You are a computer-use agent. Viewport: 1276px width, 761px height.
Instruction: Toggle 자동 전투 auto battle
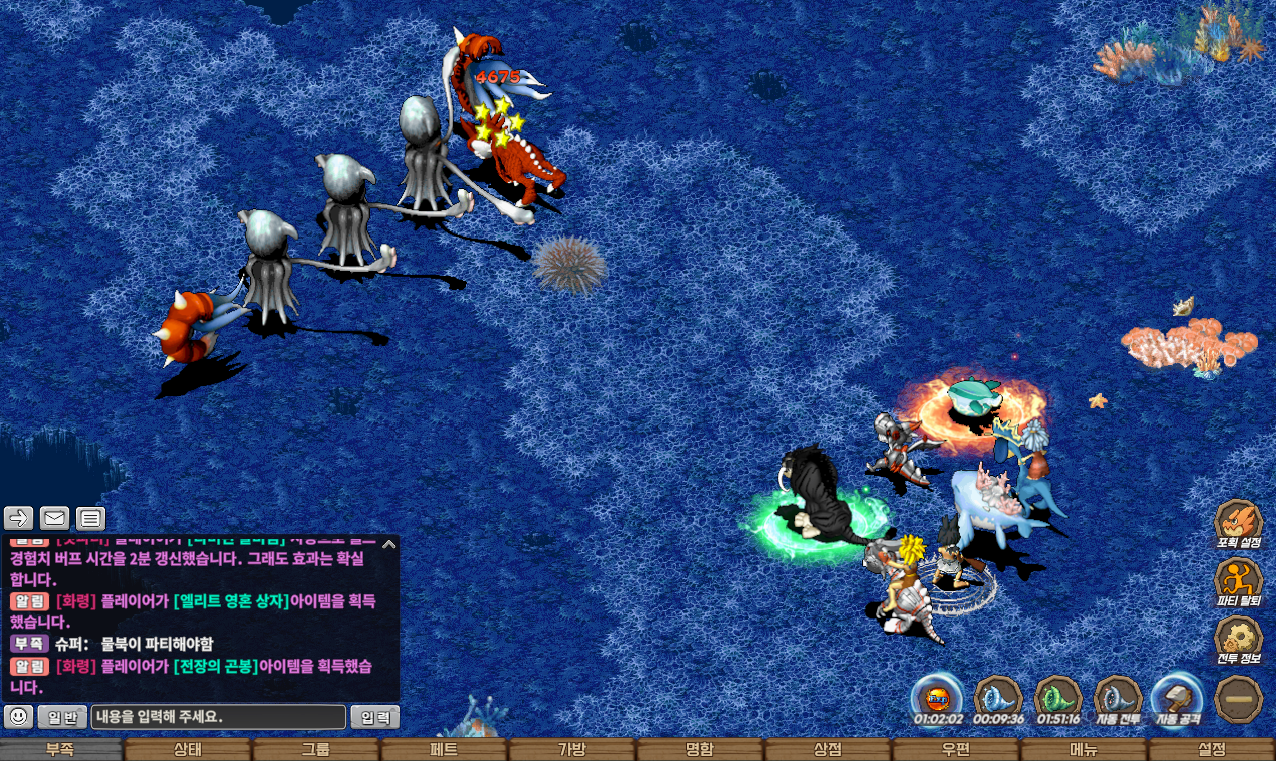coord(1118,697)
